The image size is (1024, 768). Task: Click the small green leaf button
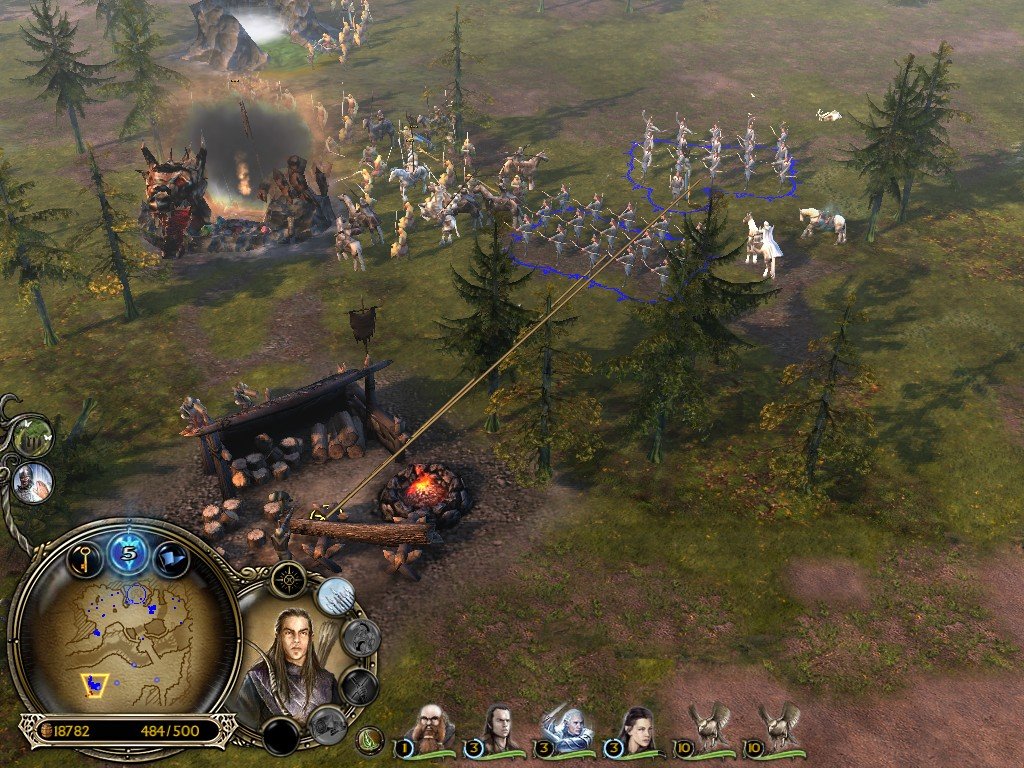[369, 741]
